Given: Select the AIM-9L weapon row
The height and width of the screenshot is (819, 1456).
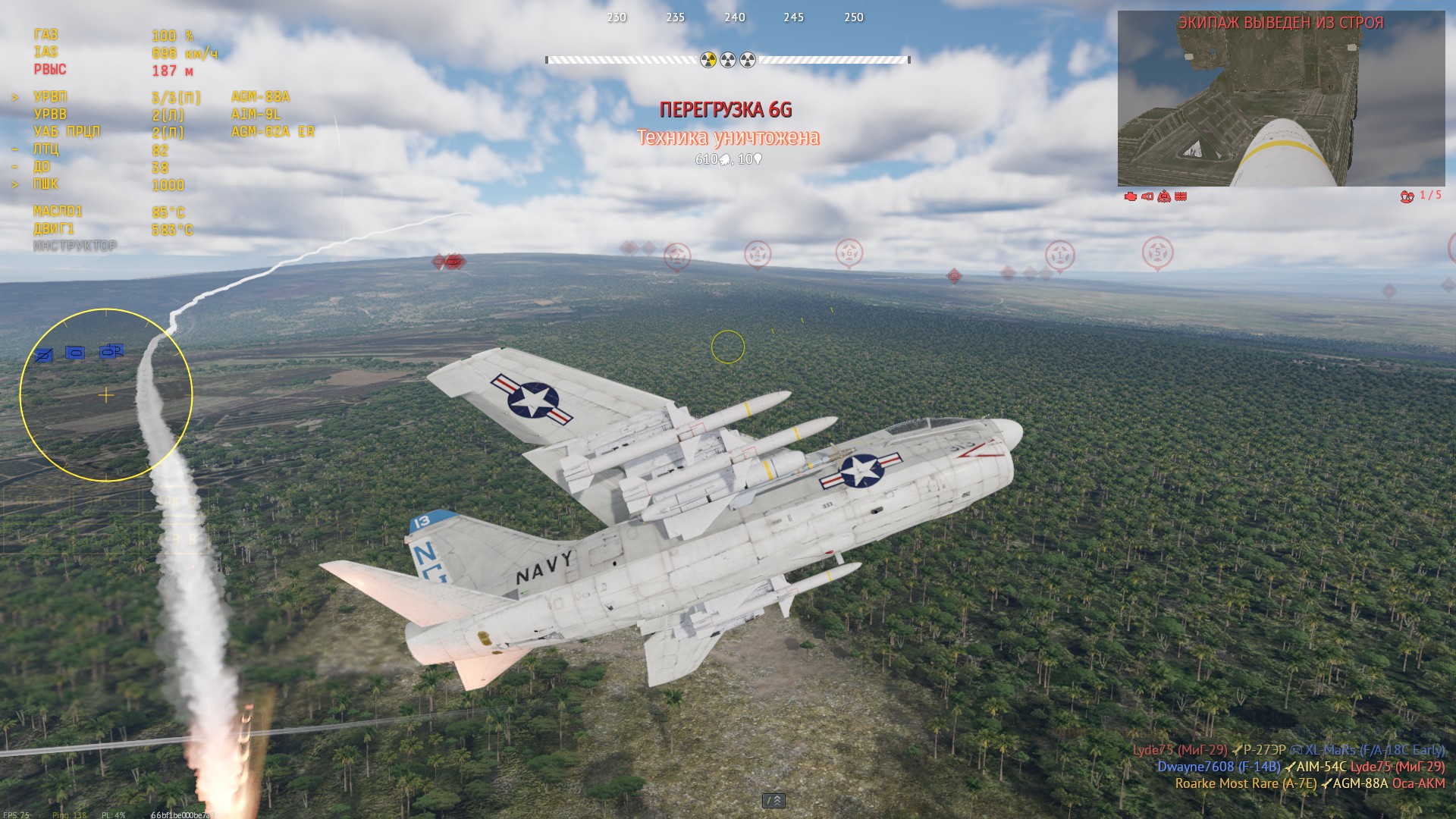Looking at the screenshot, I should pos(256,115).
